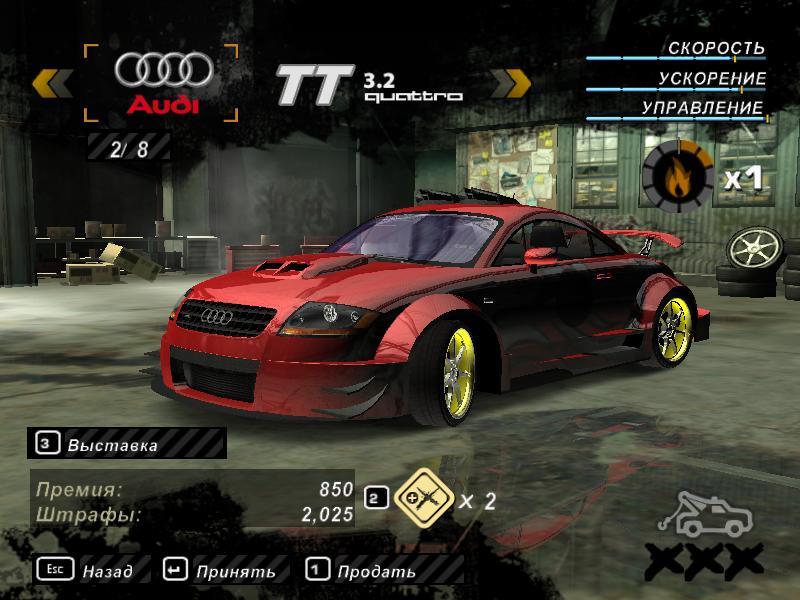Select the Audi manufacturer logo
This screenshot has height=600, width=800.
click(162, 82)
